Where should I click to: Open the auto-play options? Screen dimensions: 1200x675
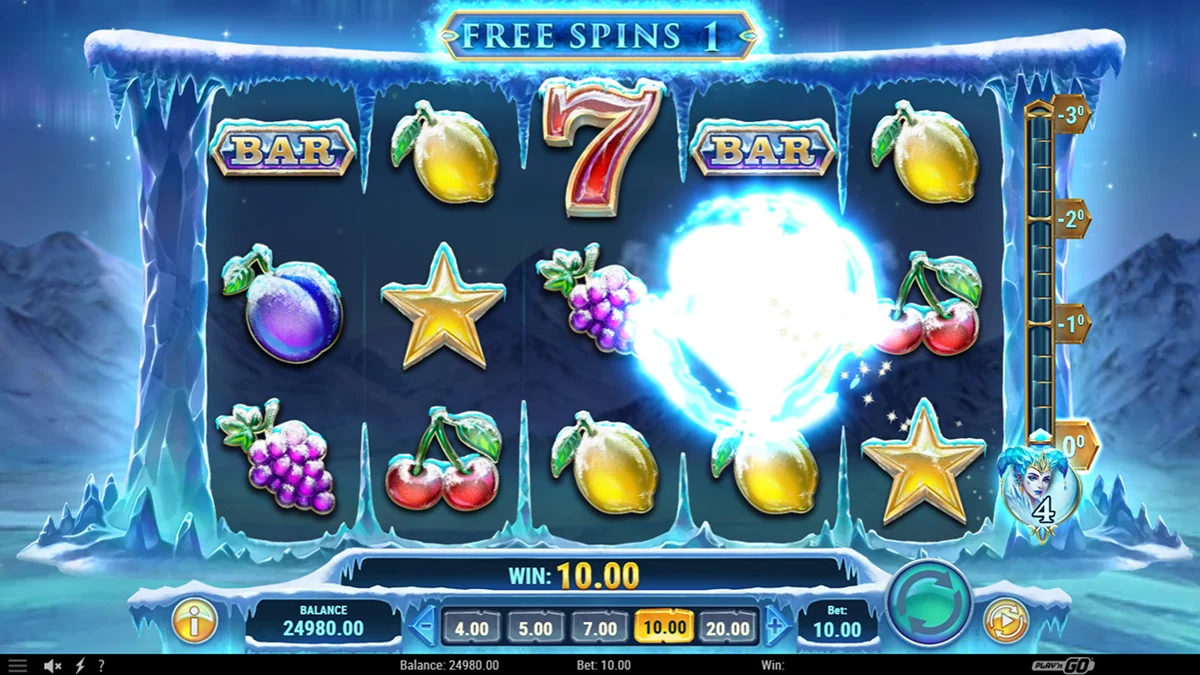click(x=1005, y=621)
